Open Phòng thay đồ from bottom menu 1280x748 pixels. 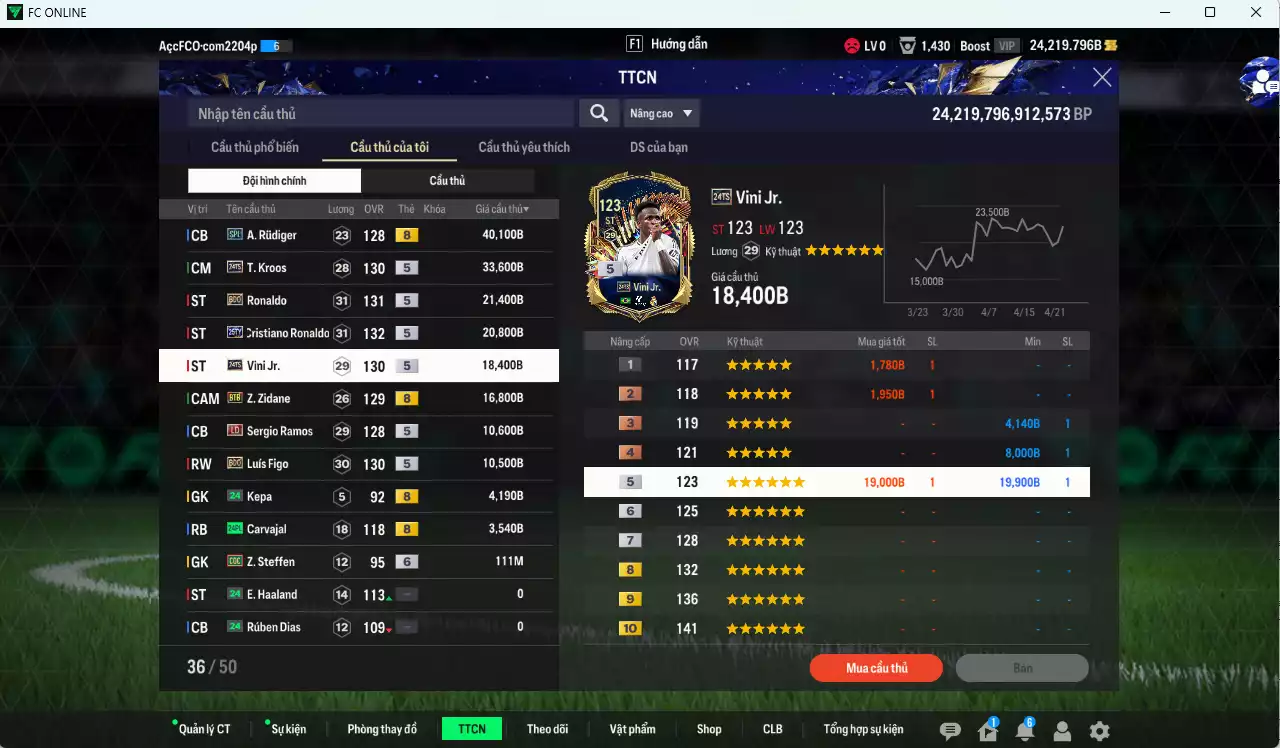coord(382,729)
